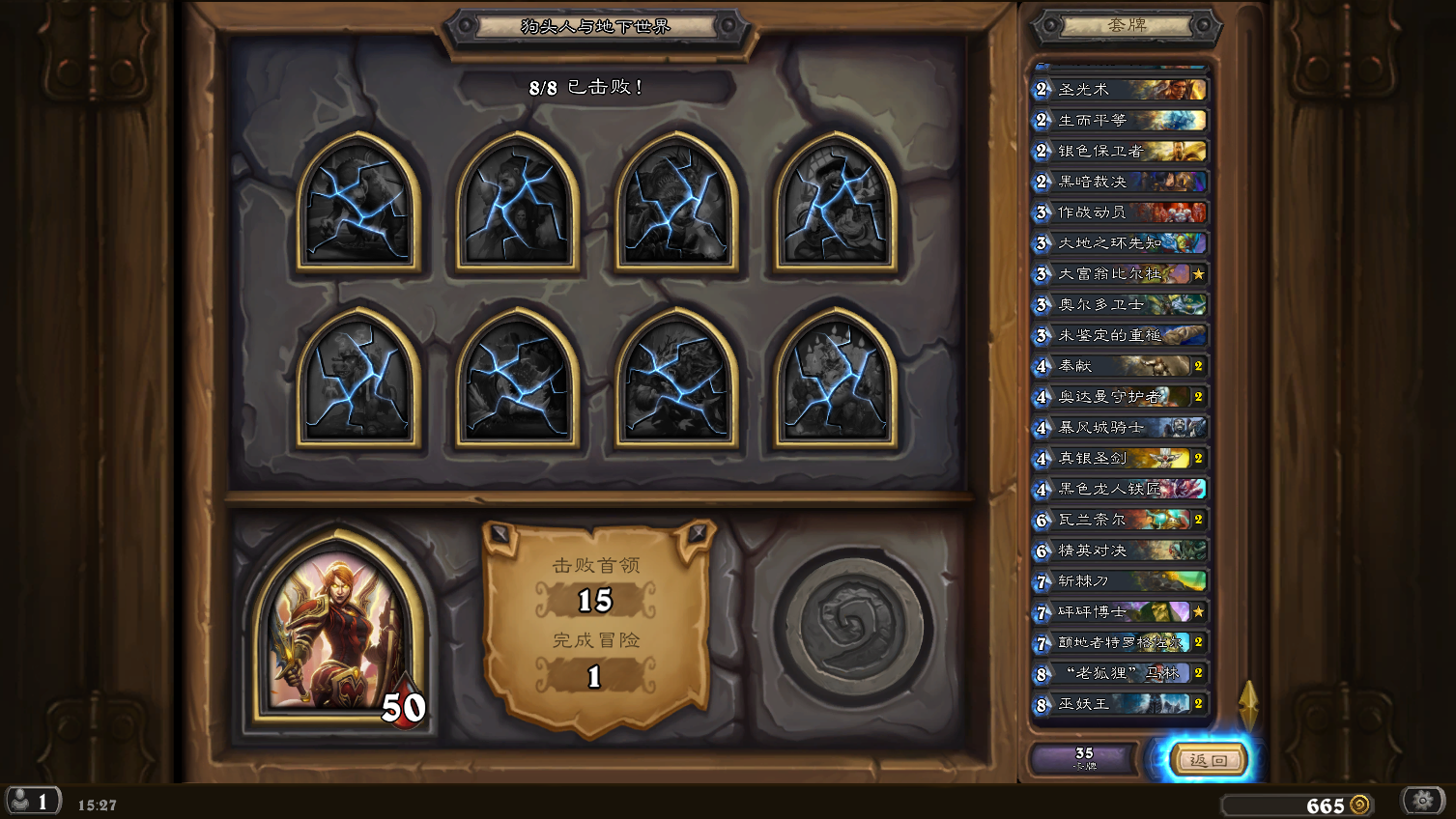
Task: View the 作战动员 card entry
Action: (1121, 212)
